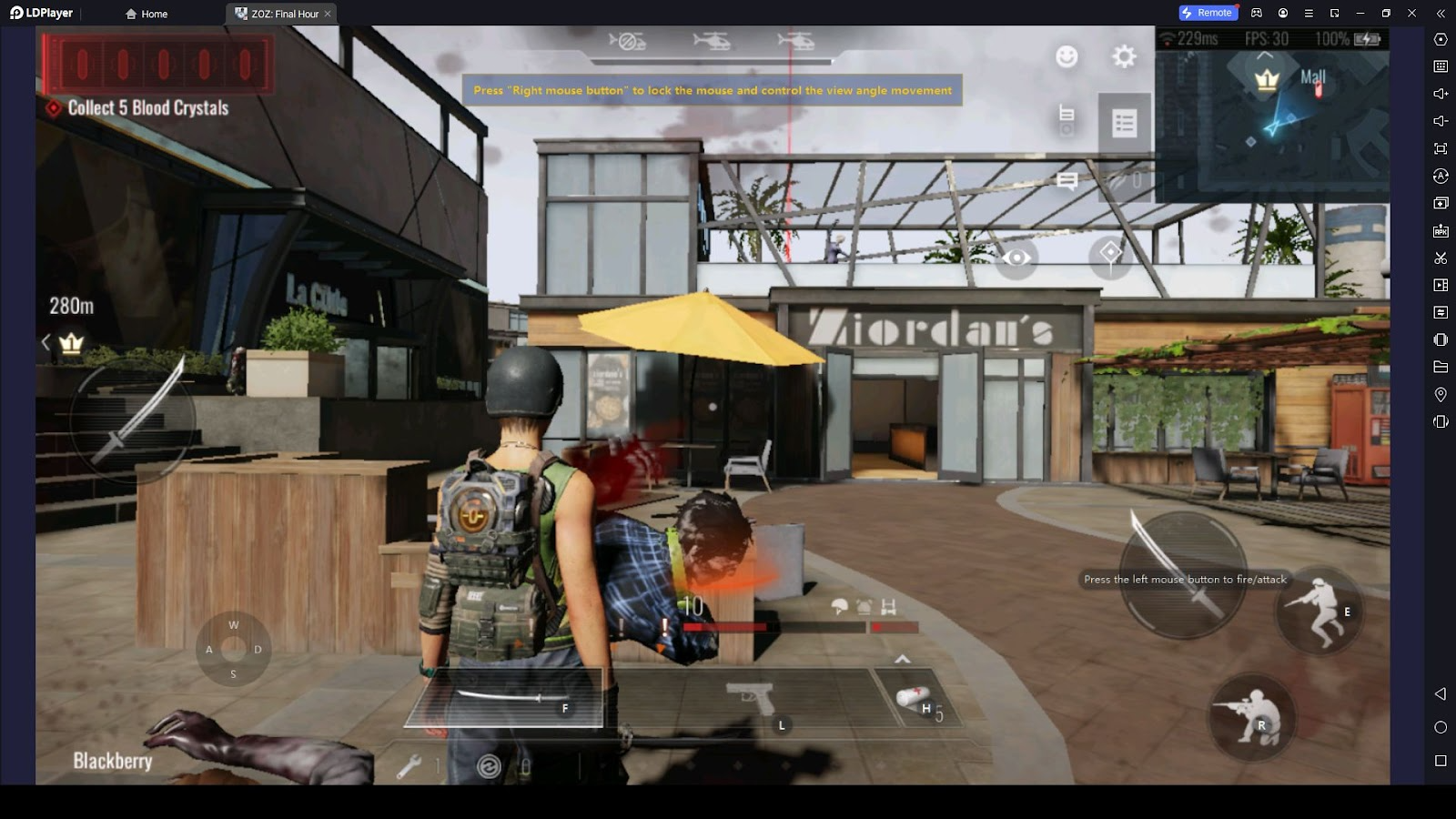Select the pistol weapon slot

752,699
